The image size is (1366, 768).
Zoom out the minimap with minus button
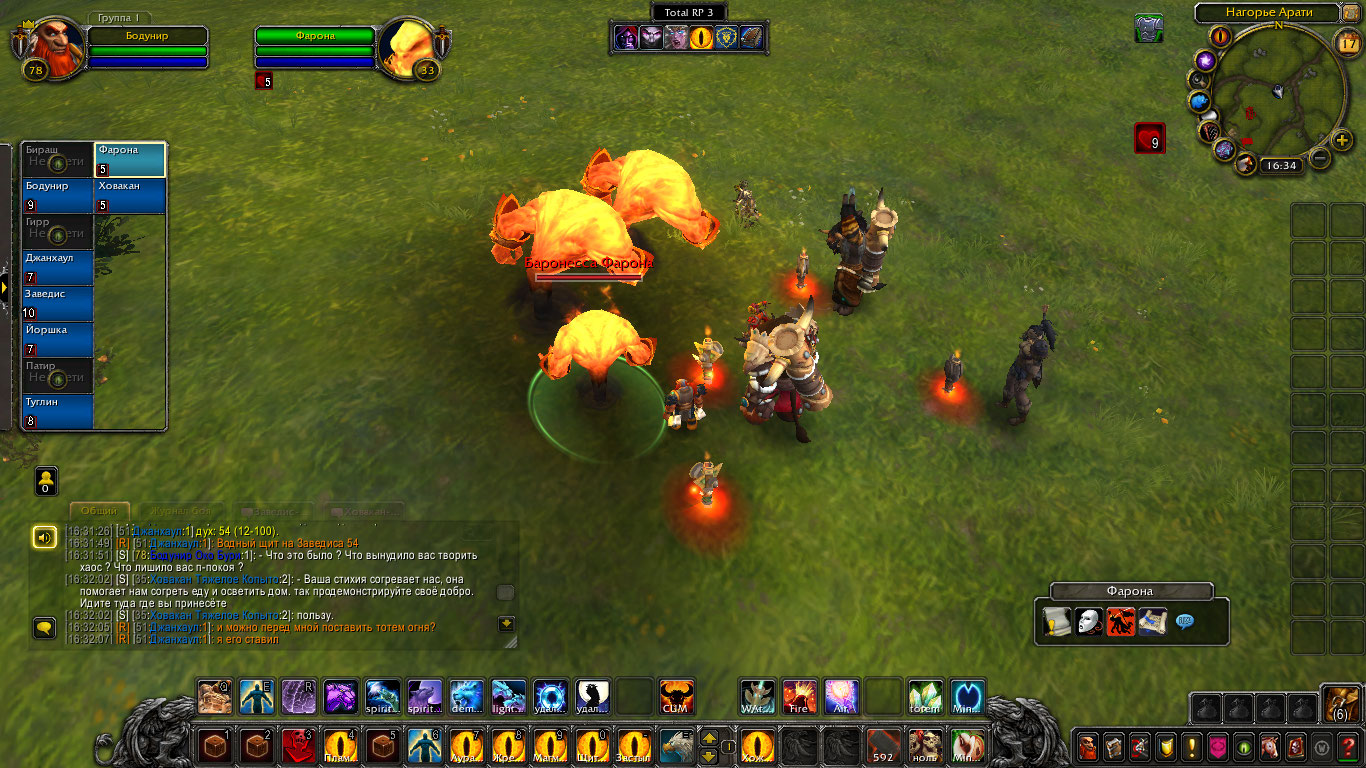1320,158
